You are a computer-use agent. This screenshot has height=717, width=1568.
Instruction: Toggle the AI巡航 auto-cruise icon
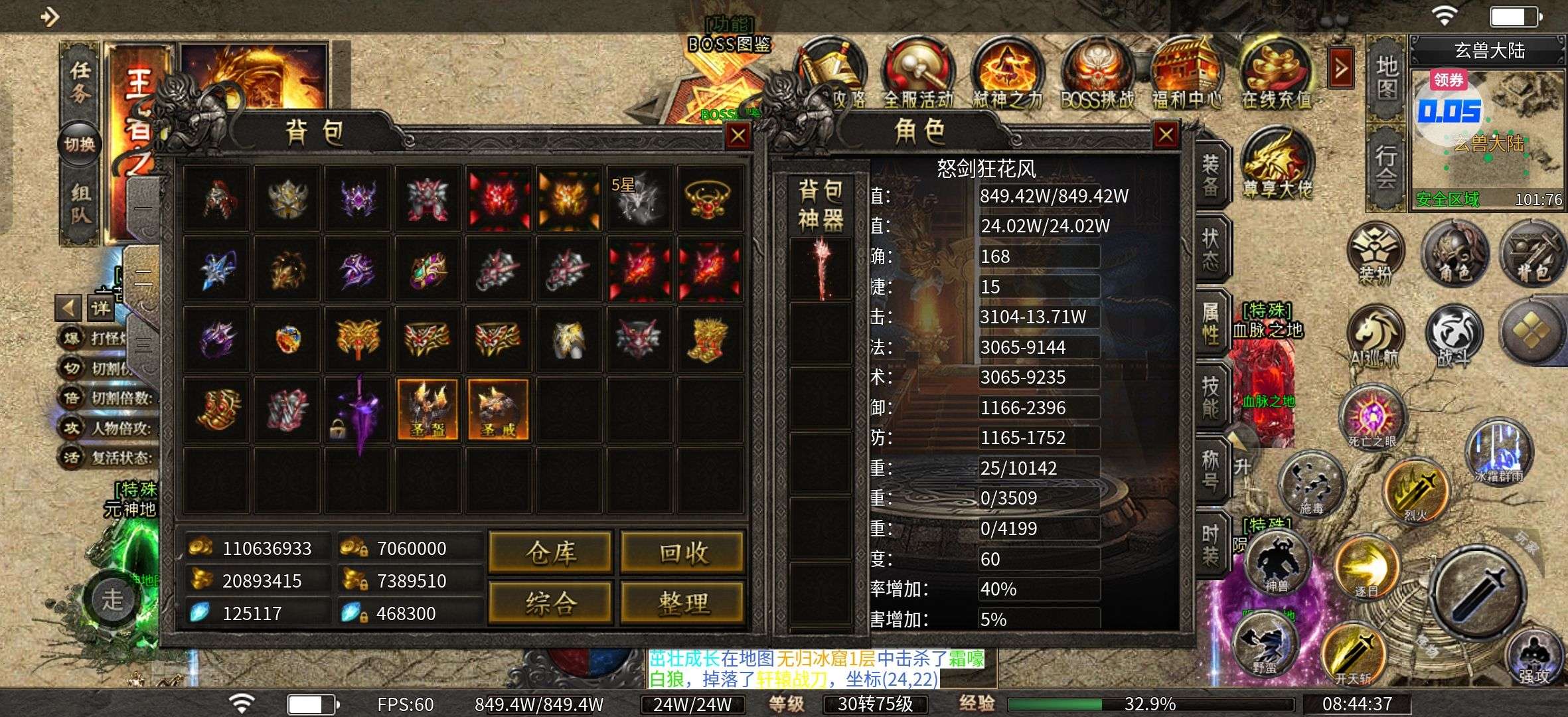coord(1374,335)
